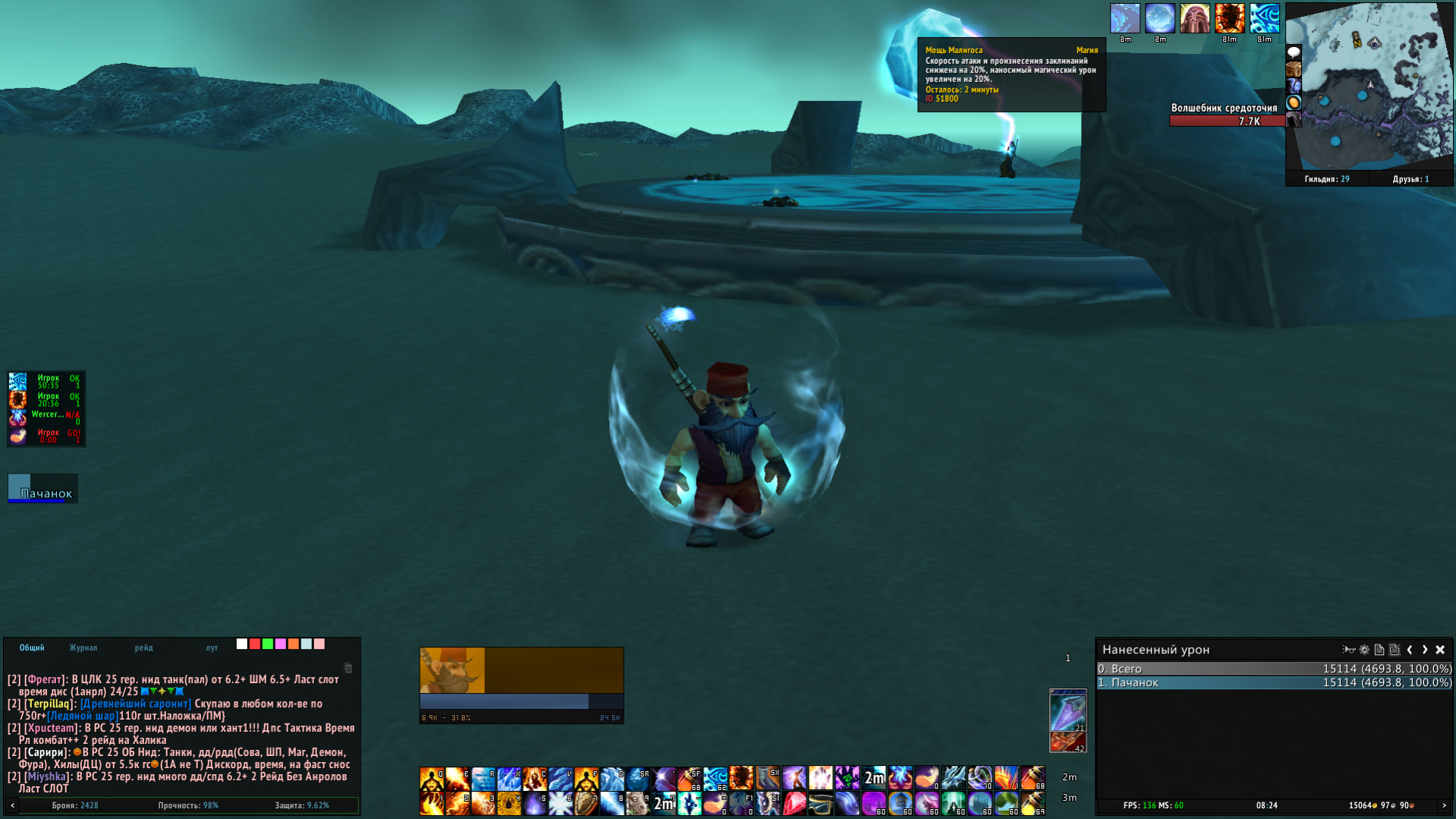Image resolution: width=1456 pixels, height=819 pixels.
Task: Switch to the Общий chat tab
Action: [32, 647]
